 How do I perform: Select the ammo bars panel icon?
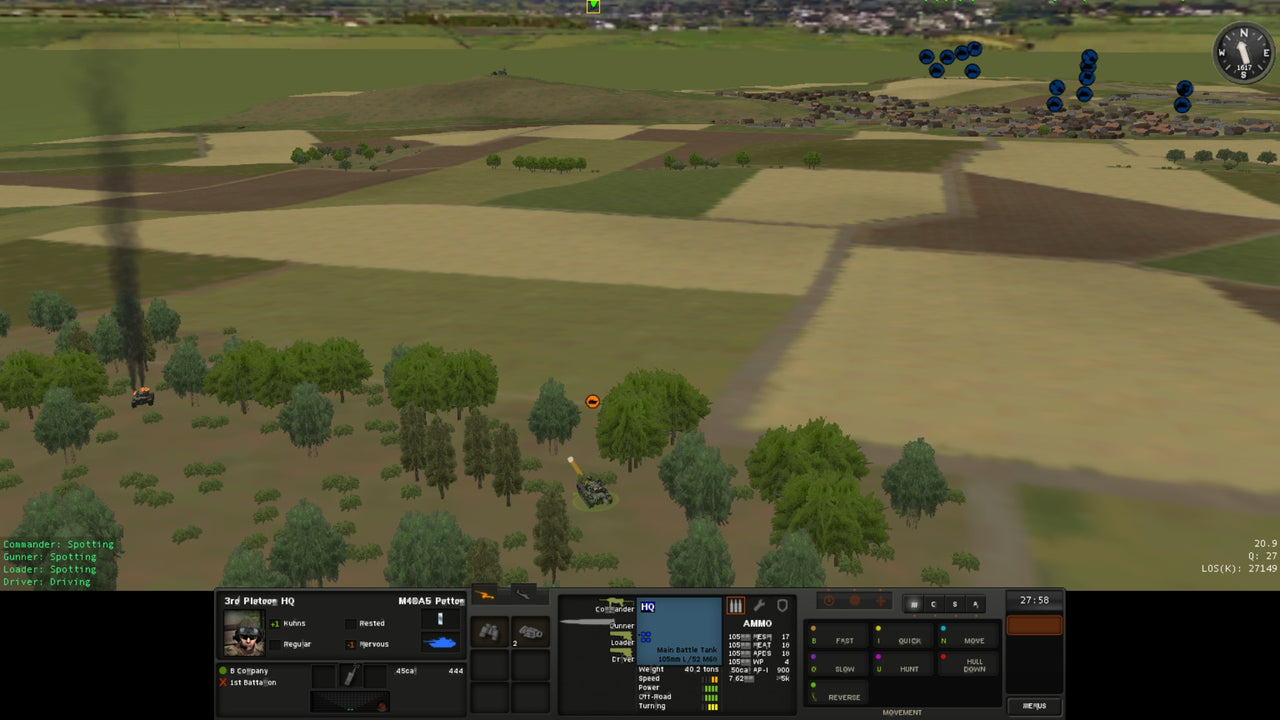pyautogui.click(x=735, y=605)
